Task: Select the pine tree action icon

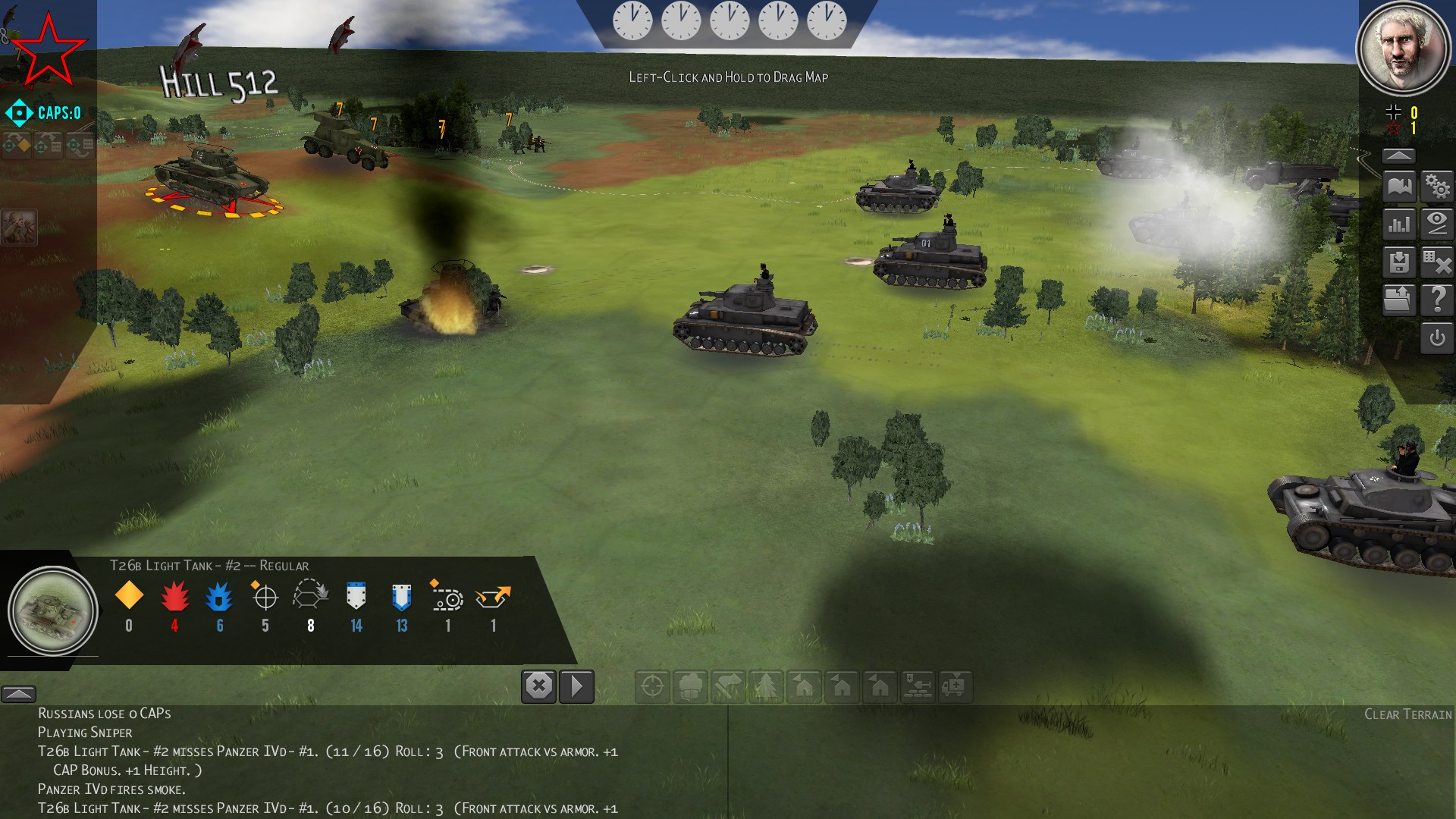Action: point(766,687)
